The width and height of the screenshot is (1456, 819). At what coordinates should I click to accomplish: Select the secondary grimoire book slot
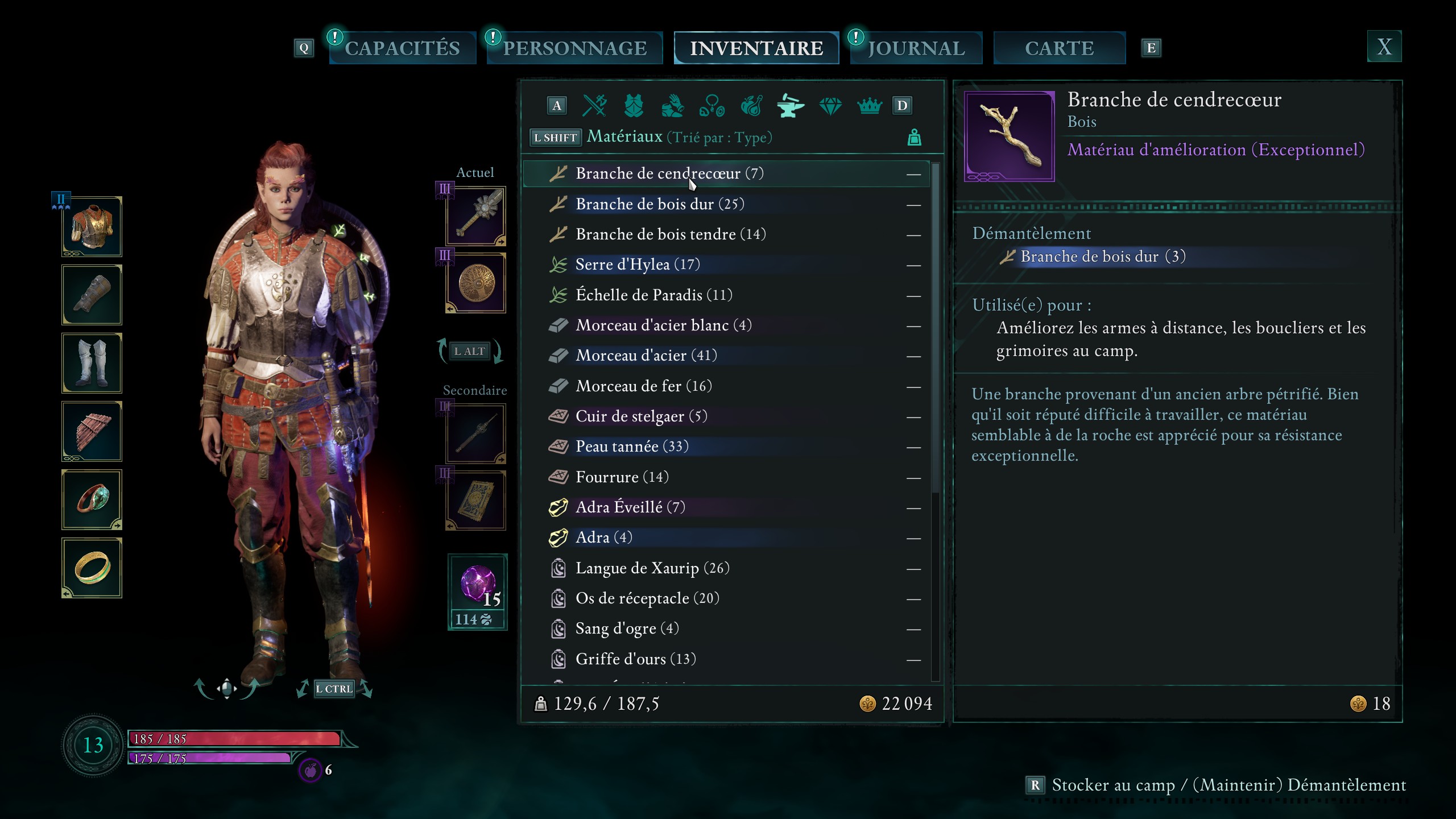476,500
